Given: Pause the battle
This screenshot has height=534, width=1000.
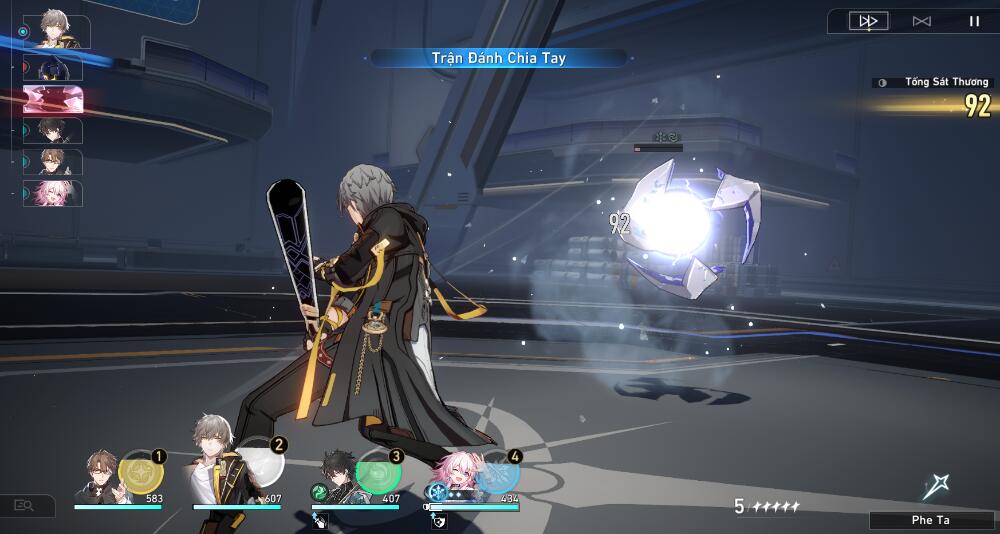Looking at the screenshot, I should (973, 21).
